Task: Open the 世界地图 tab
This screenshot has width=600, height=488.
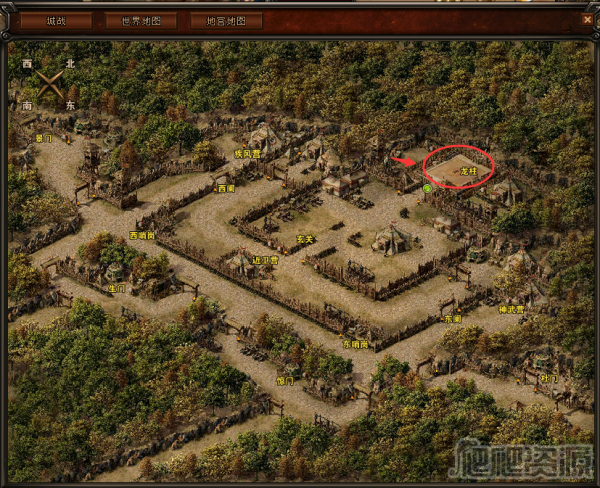Action: 140,20
